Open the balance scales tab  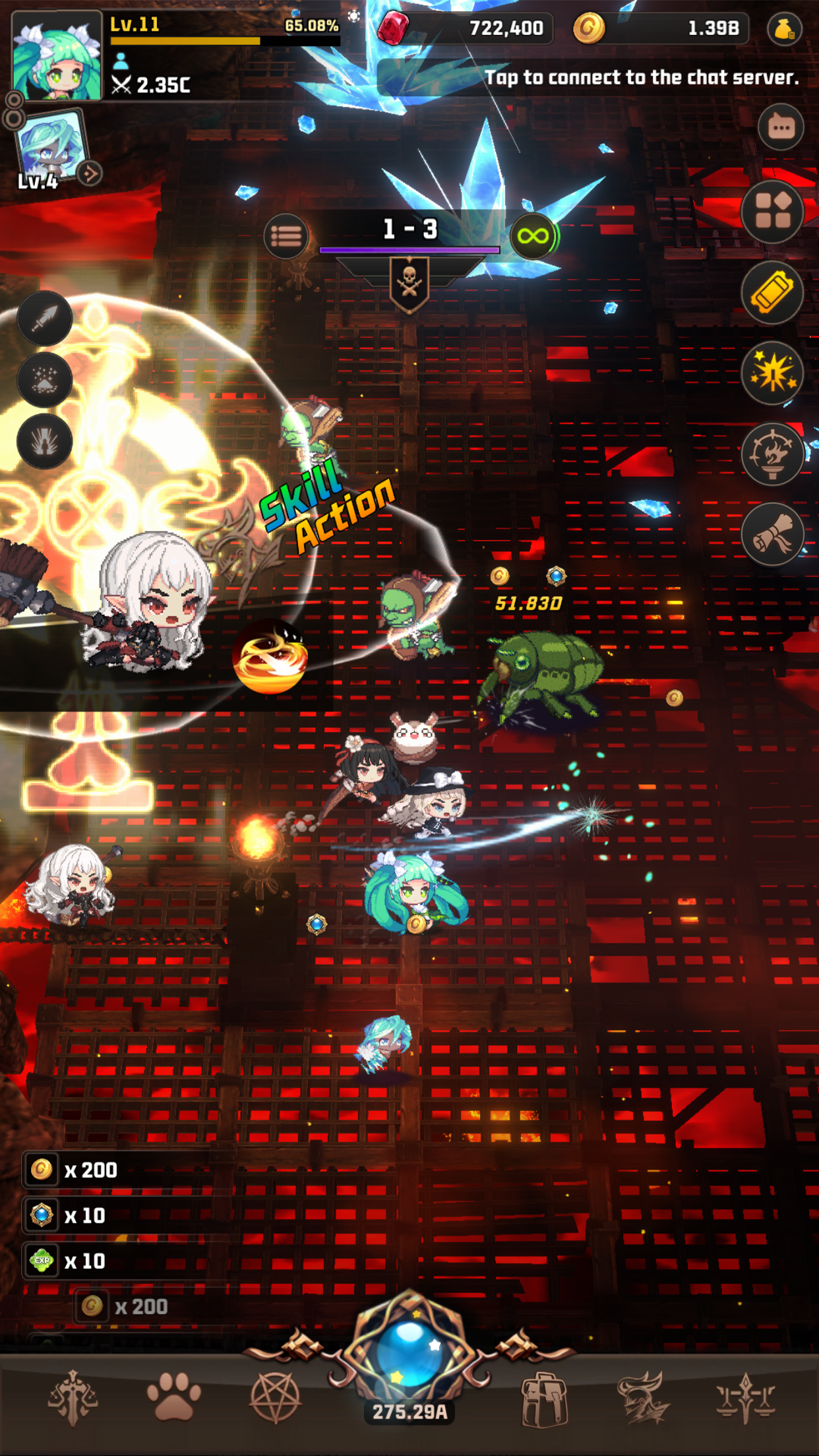pyautogui.click(x=745, y=1397)
